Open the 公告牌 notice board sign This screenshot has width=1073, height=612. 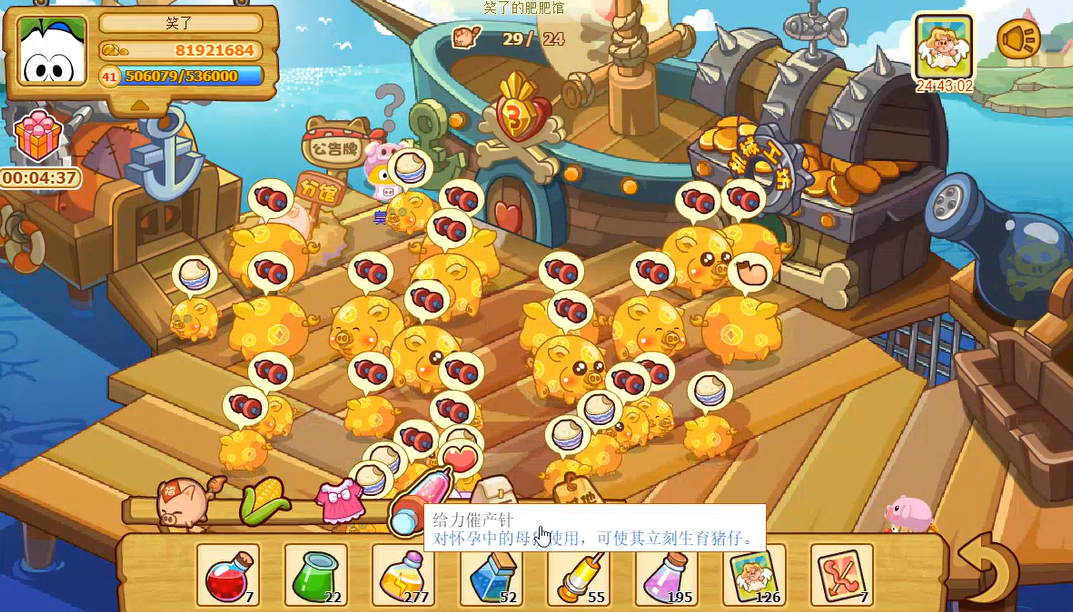coord(334,150)
